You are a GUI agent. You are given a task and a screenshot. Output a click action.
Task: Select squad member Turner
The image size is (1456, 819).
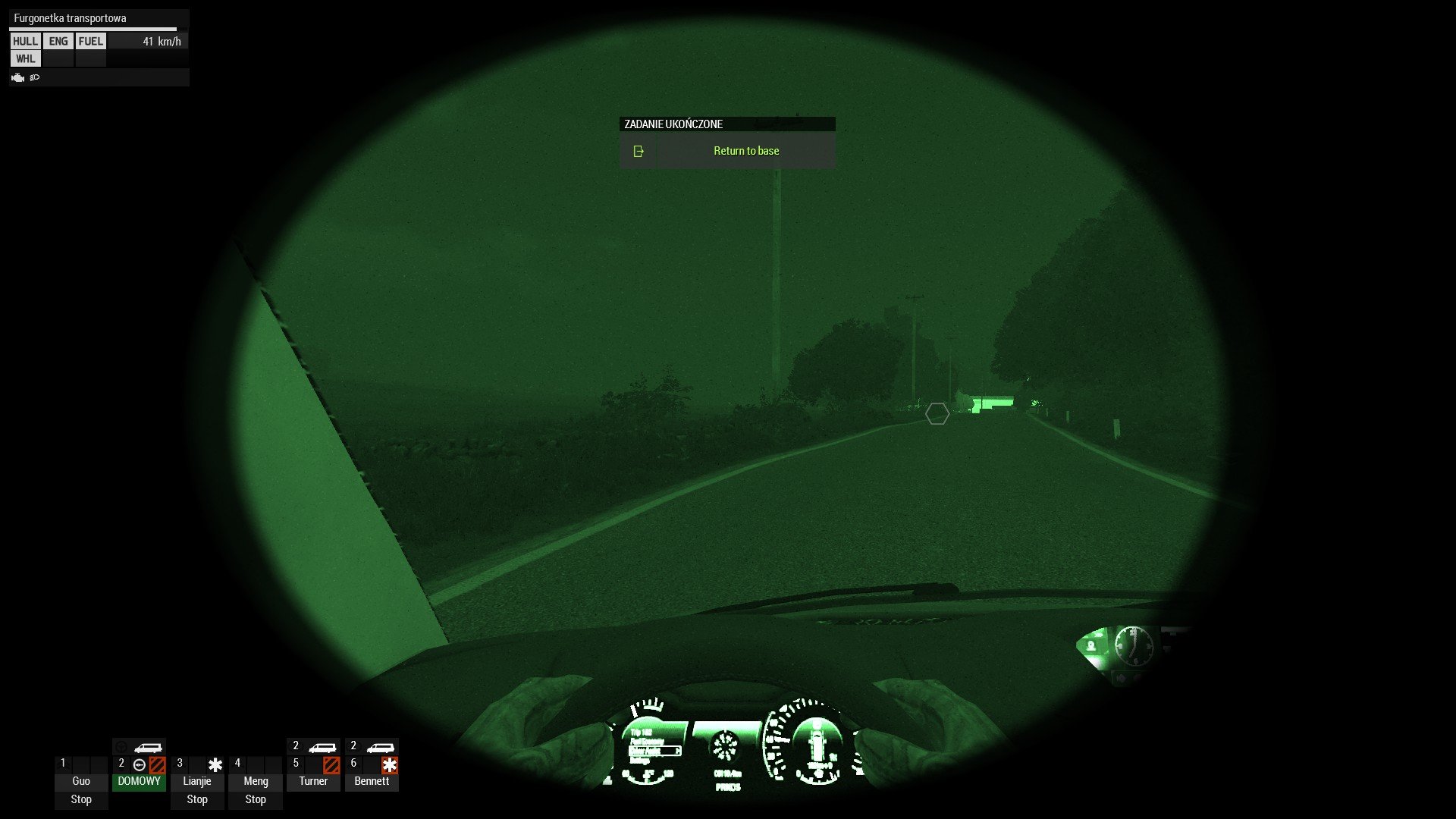point(313,781)
